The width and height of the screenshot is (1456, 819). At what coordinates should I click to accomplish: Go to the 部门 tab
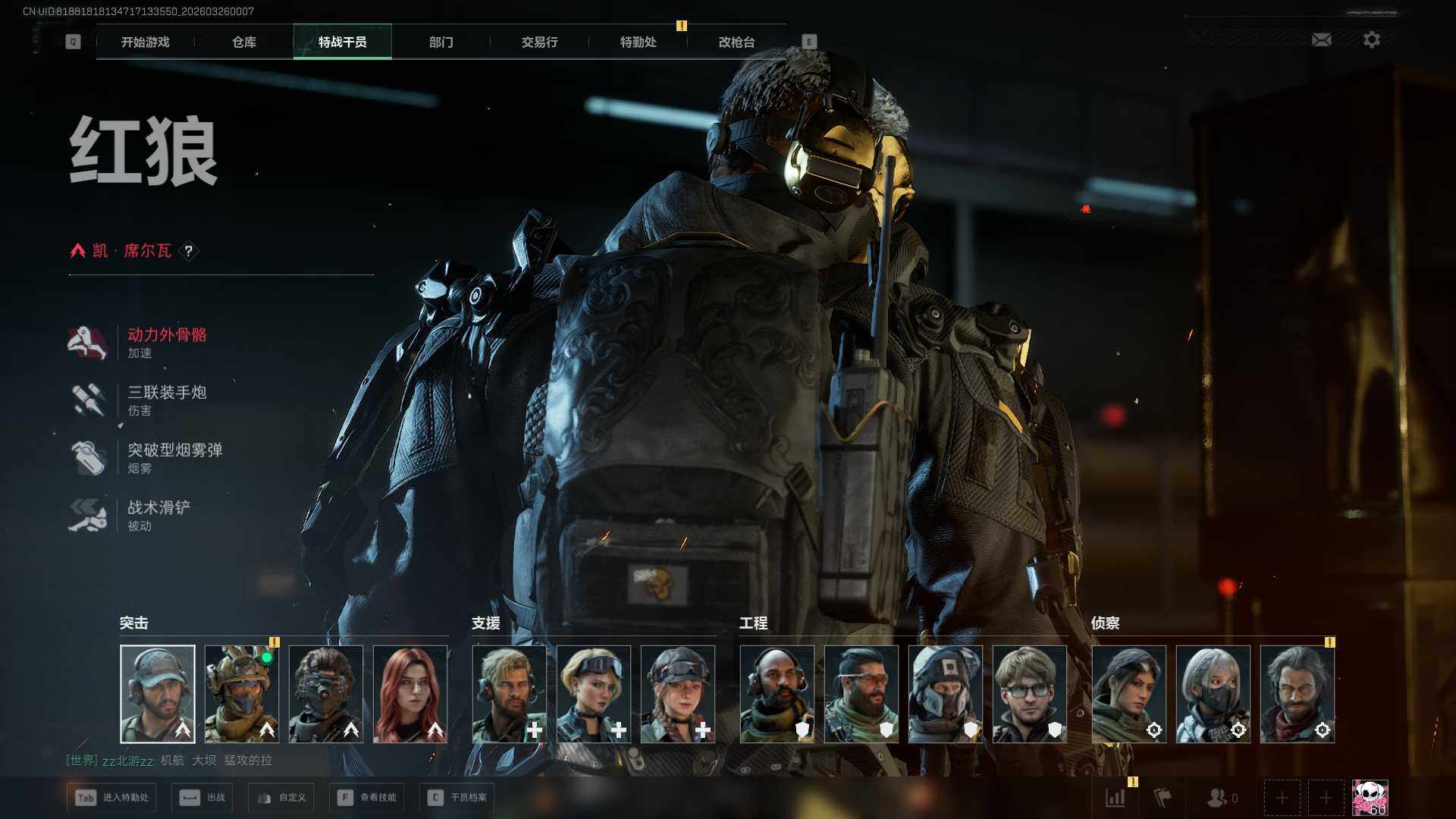[441, 42]
